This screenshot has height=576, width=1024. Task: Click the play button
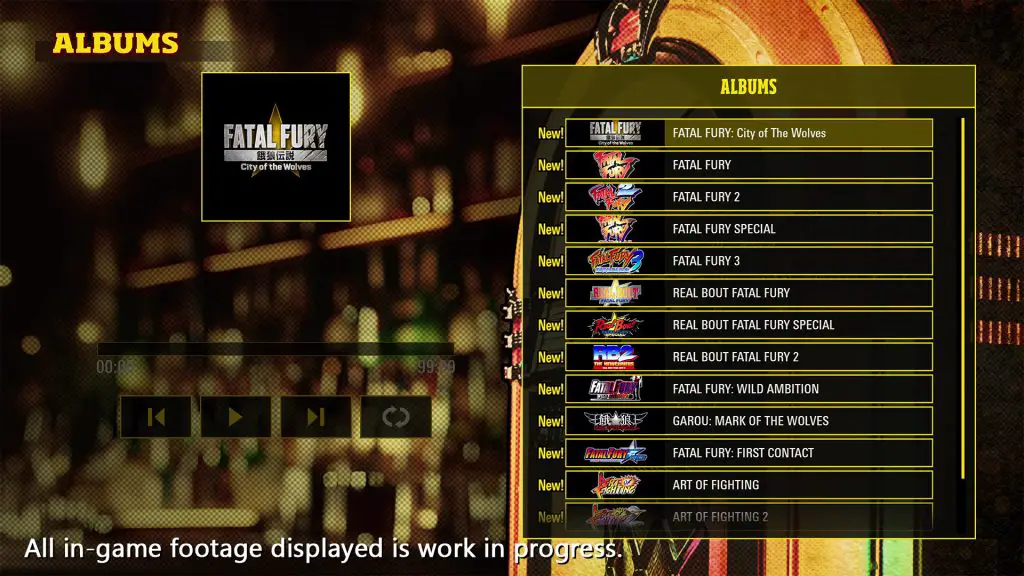click(236, 417)
